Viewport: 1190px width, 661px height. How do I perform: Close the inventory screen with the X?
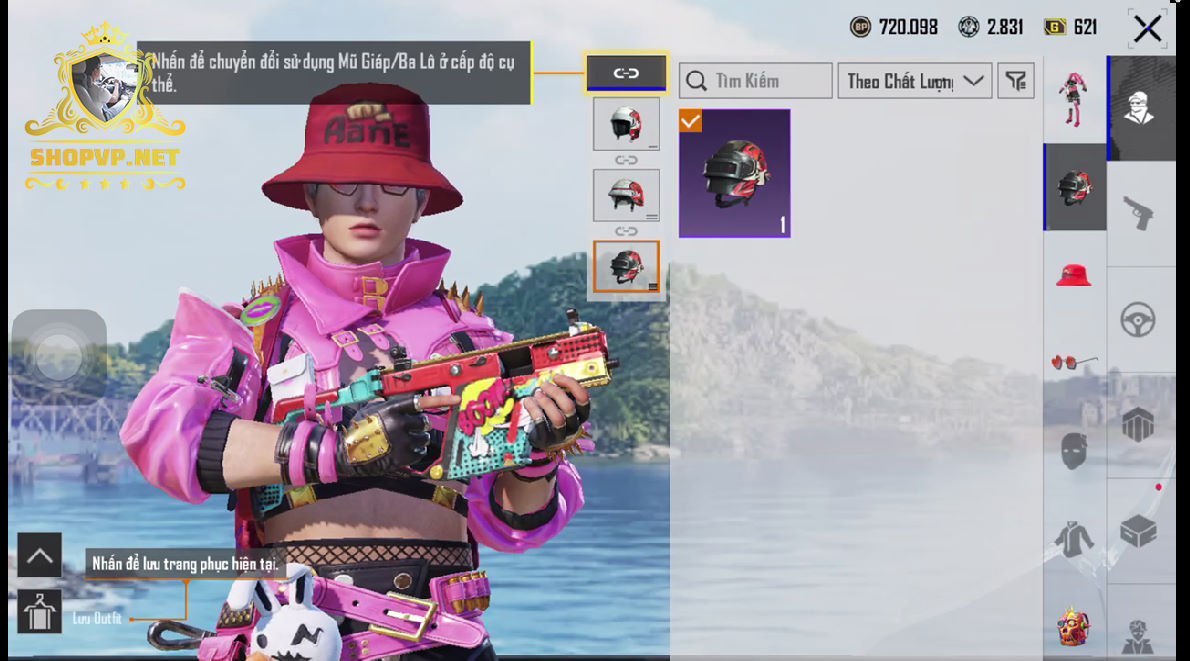(x=1147, y=28)
